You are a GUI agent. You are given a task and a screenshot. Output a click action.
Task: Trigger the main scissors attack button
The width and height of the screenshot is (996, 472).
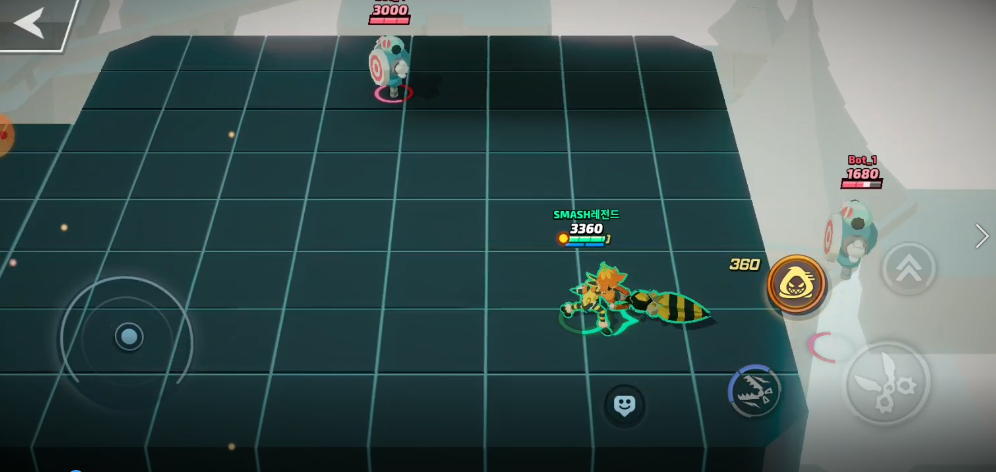[887, 383]
